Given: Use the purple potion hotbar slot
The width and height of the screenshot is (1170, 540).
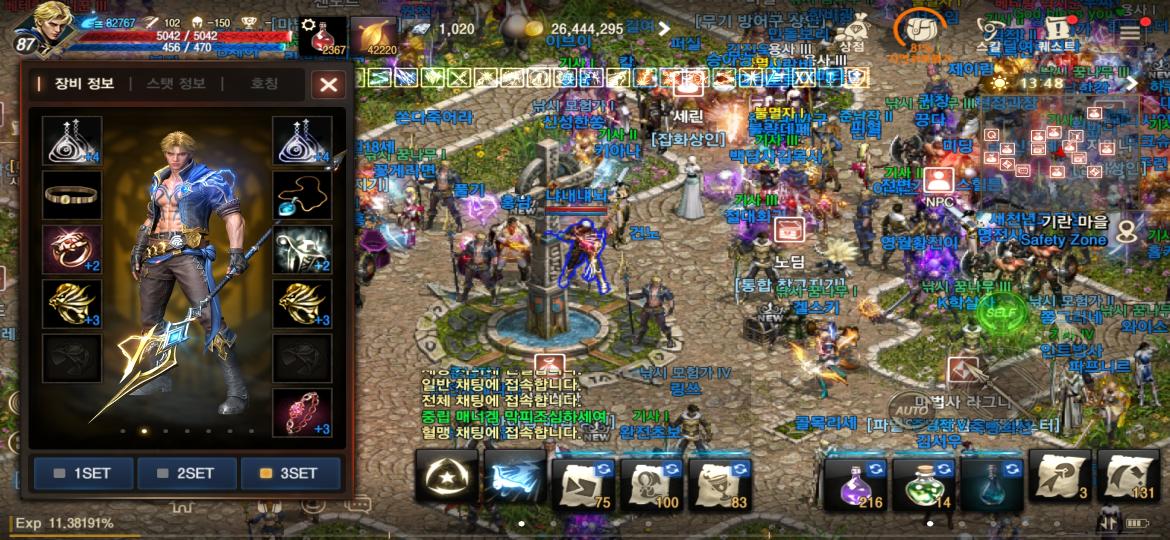Looking at the screenshot, I should [x=854, y=480].
